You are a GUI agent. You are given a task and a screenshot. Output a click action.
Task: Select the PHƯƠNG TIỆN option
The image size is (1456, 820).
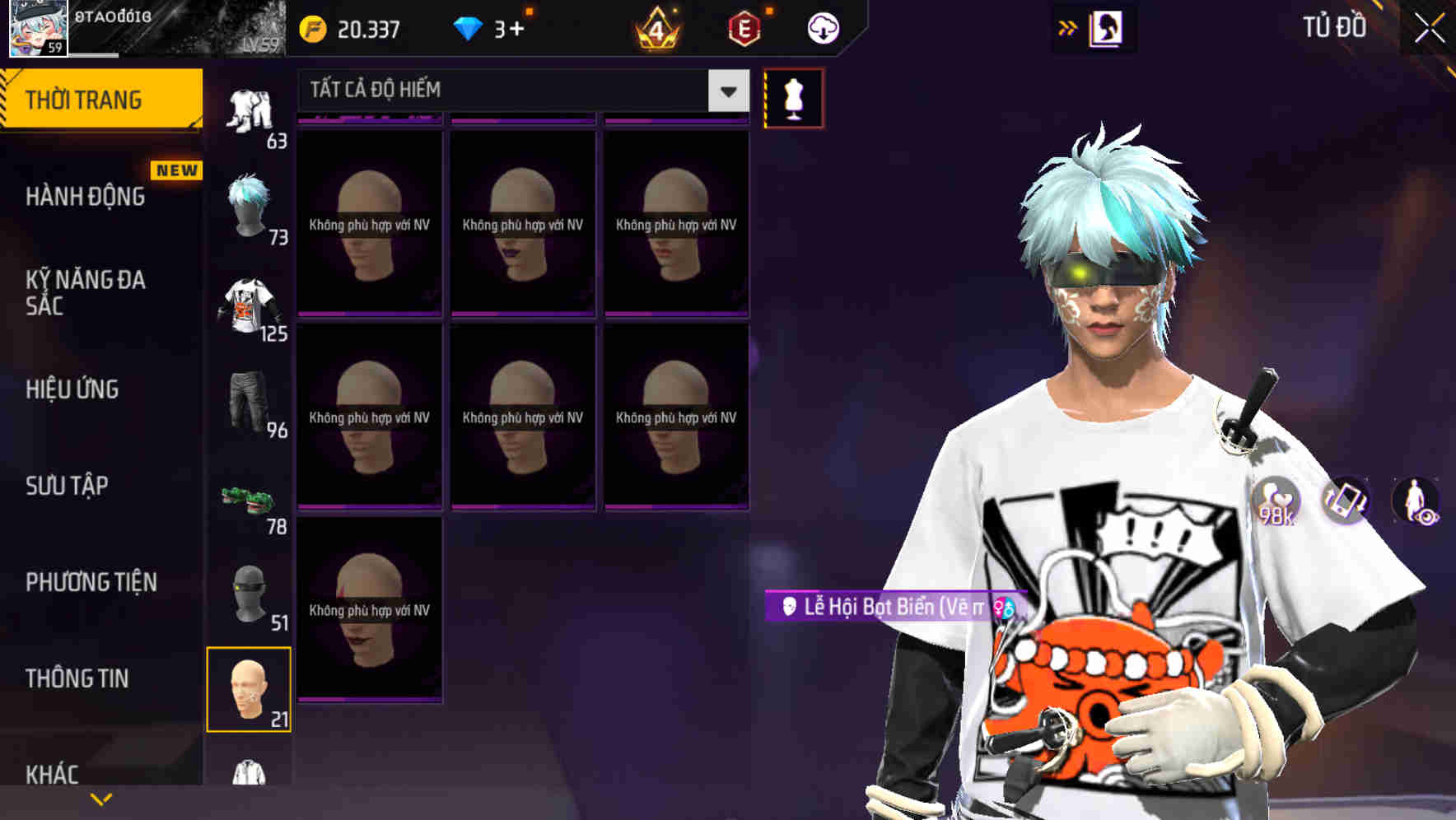point(87,581)
